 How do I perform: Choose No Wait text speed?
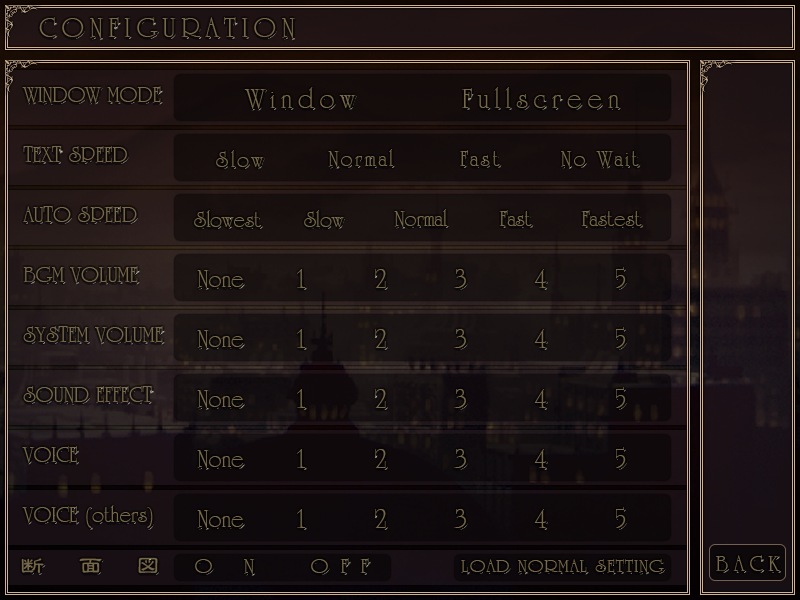[x=600, y=160]
